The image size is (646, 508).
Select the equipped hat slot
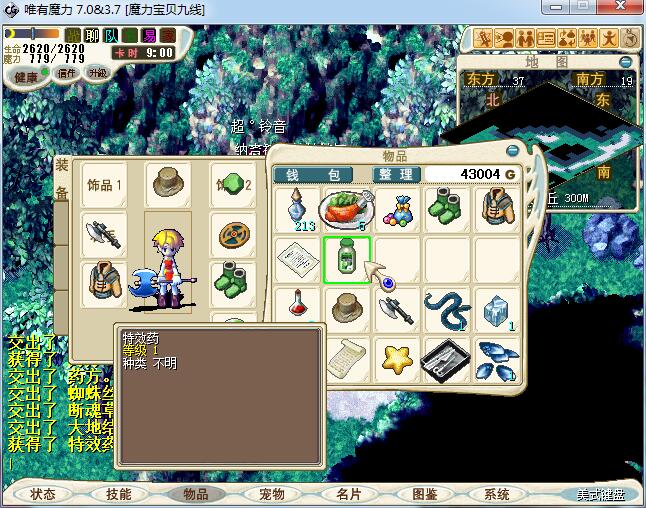[x=167, y=184]
